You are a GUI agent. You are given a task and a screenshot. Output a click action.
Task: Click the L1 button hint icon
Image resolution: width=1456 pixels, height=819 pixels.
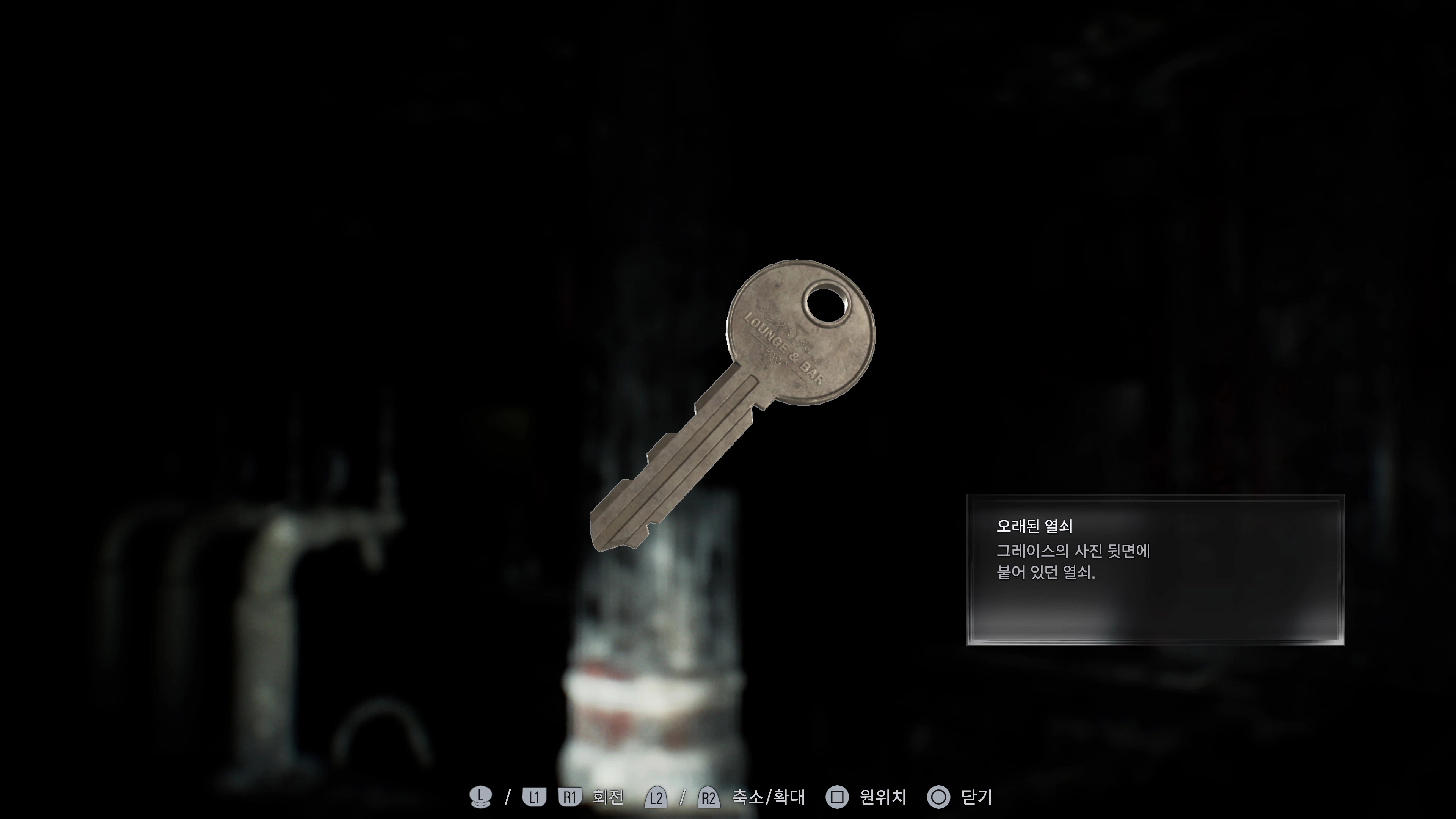point(535,797)
